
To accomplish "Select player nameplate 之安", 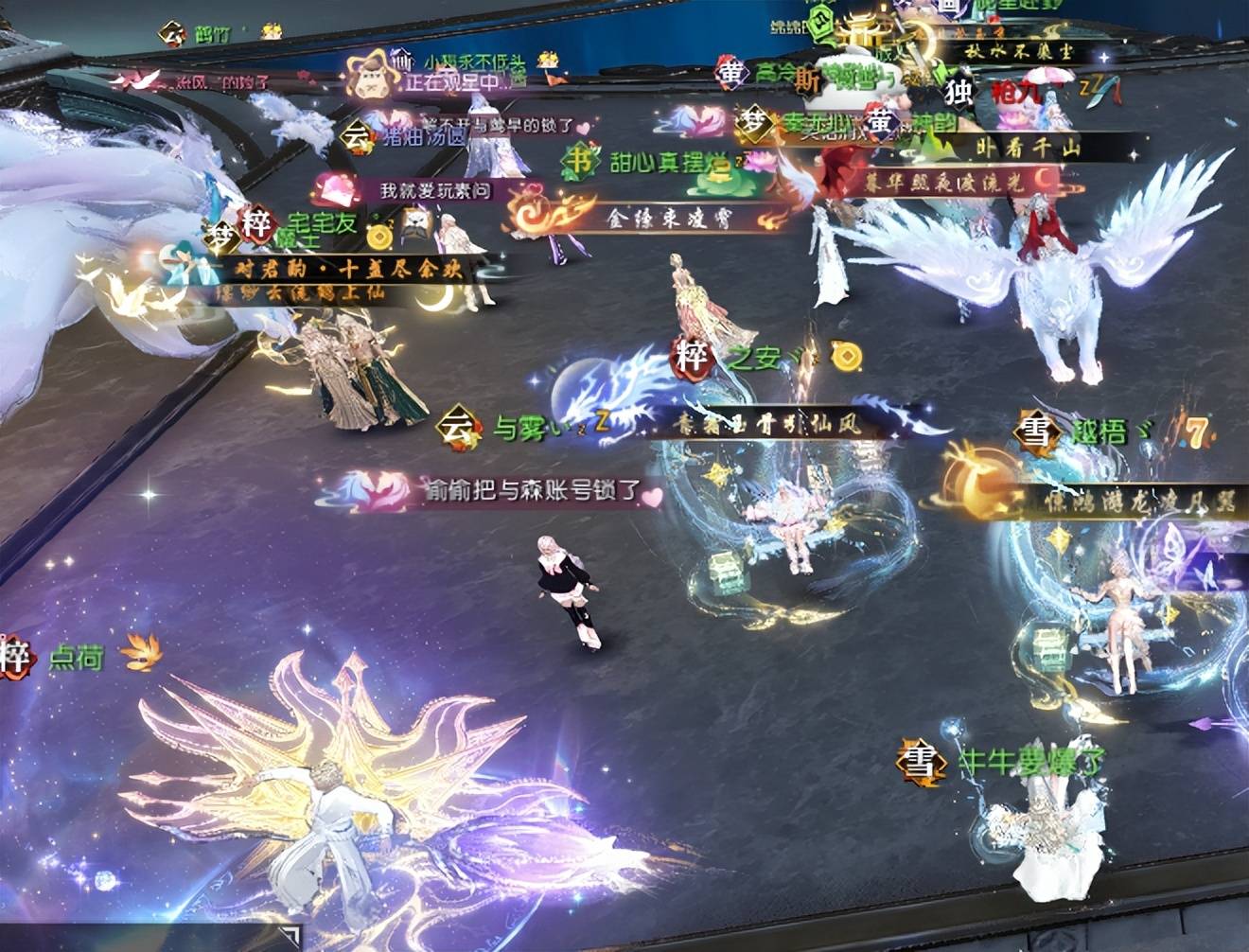I will 753,358.
